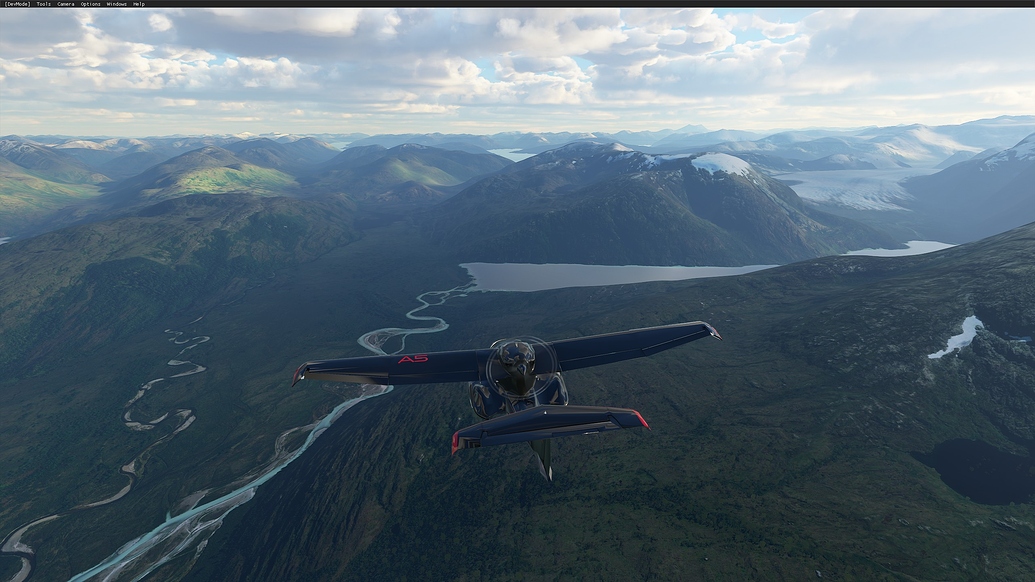Open the Help menu

[x=139, y=4]
